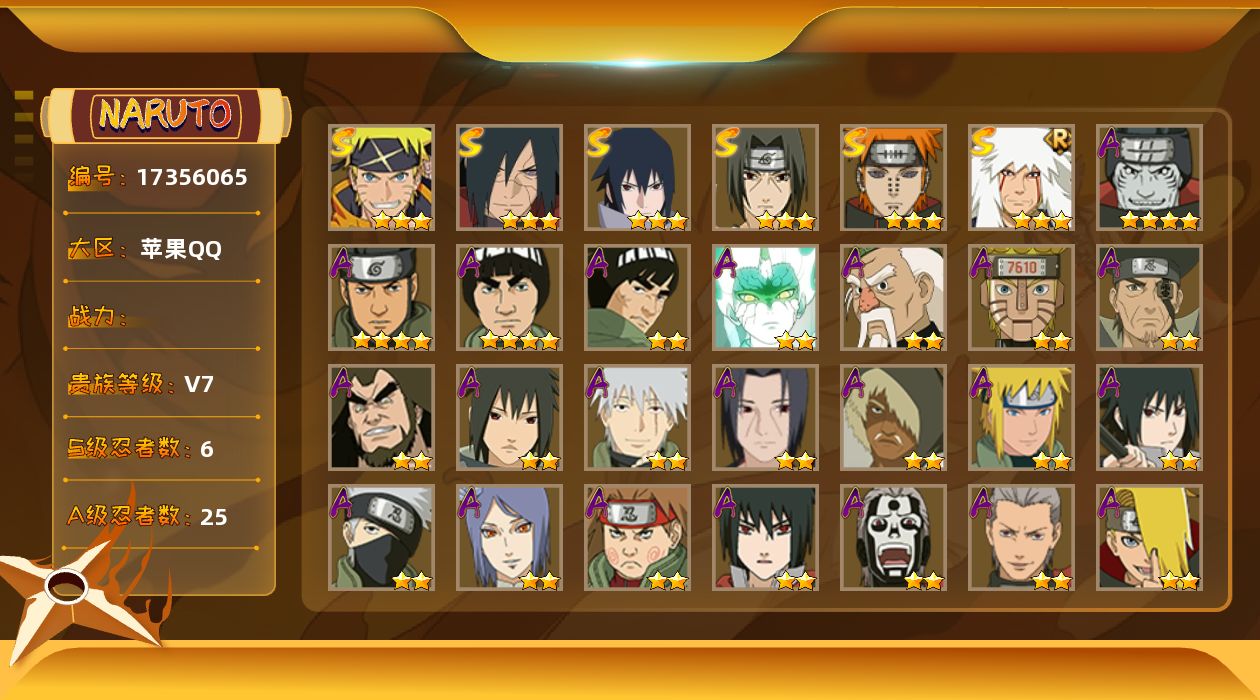Click the NARUTO scroll title banner
The width and height of the screenshot is (1260, 700).
(x=166, y=115)
